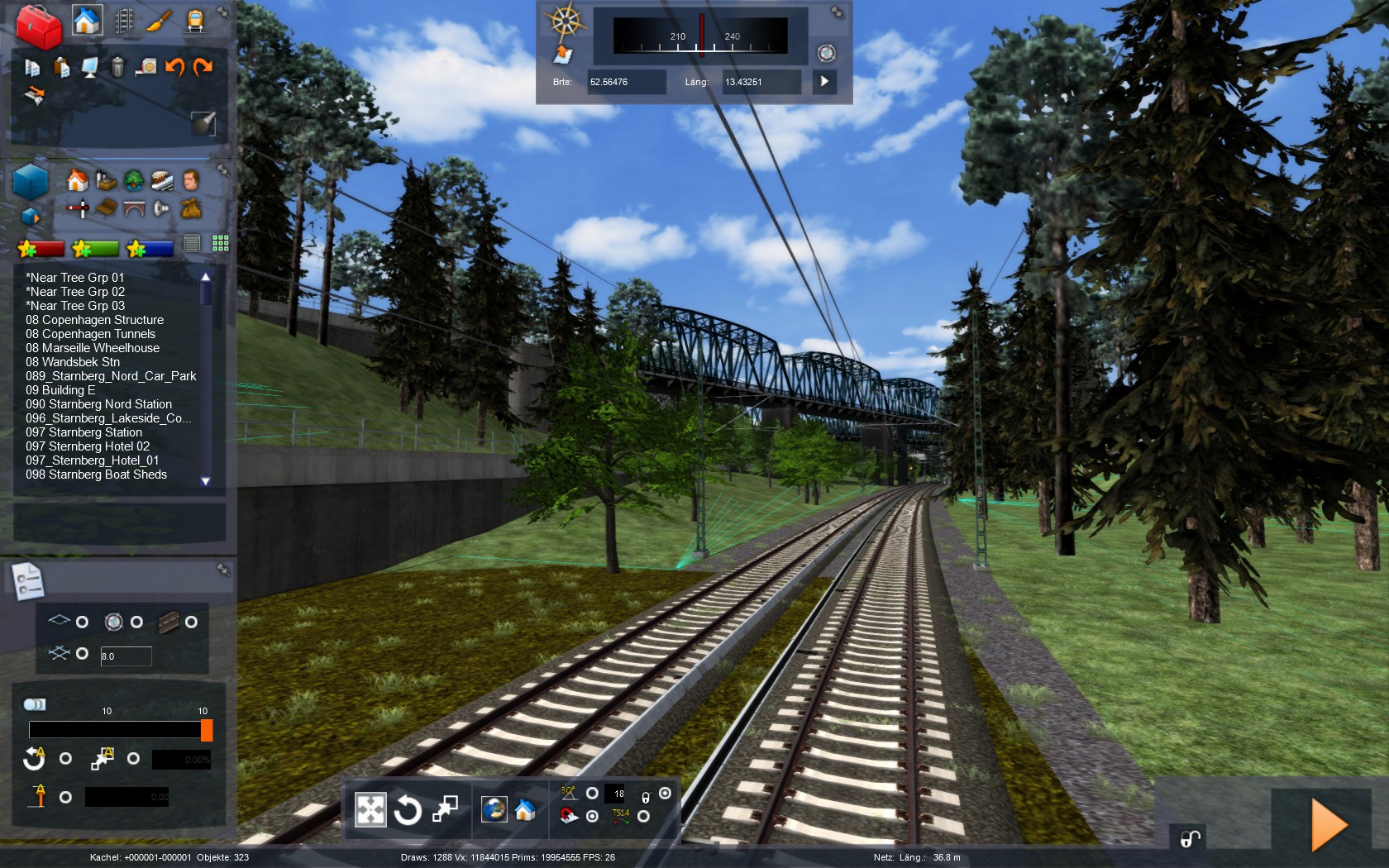The image size is (1389, 868).
Task: Select '08 Copenhagen Tunnels' in the object list
Action: click(x=90, y=334)
